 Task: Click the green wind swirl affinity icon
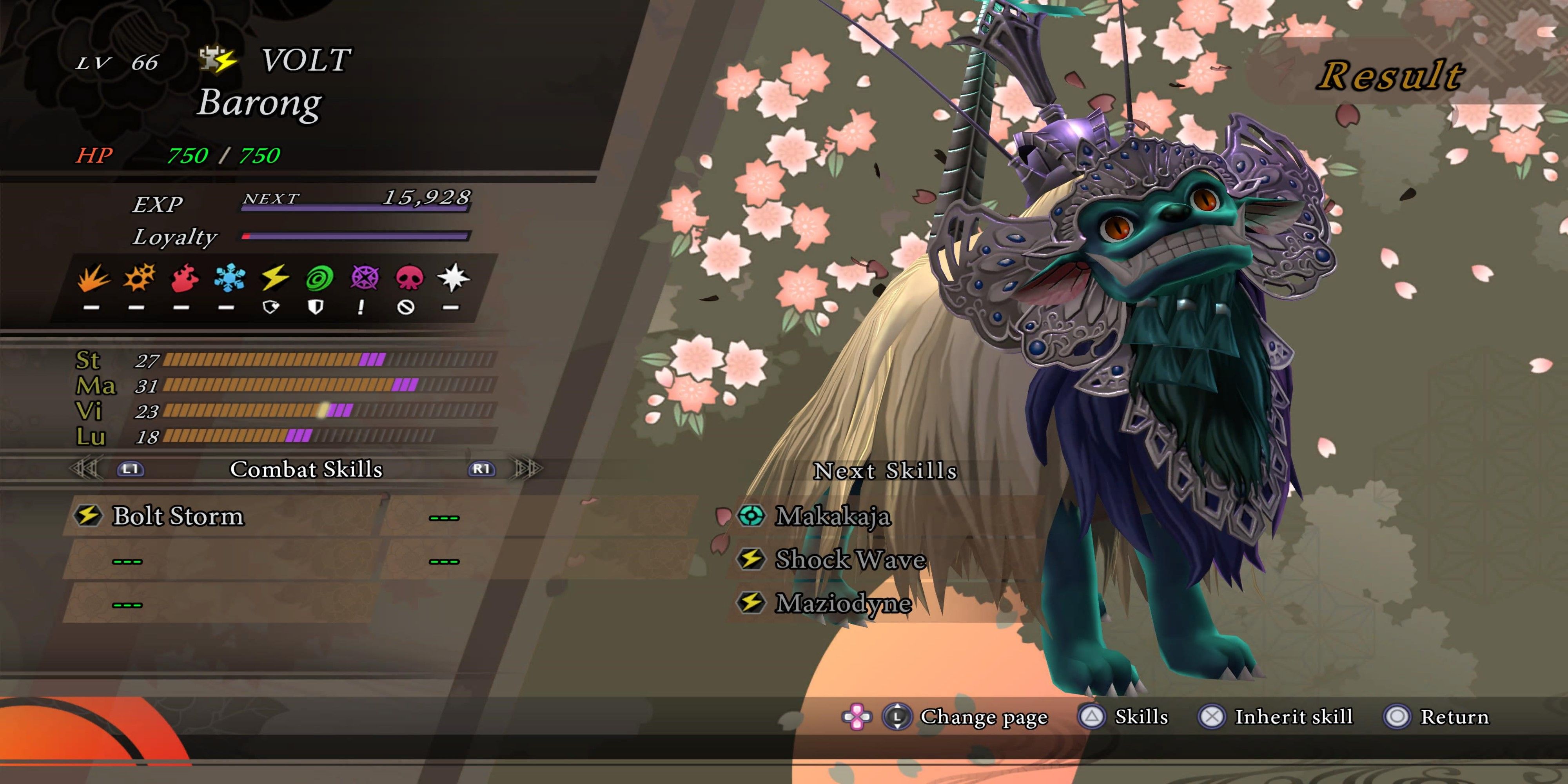pyautogui.click(x=319, y=278)
